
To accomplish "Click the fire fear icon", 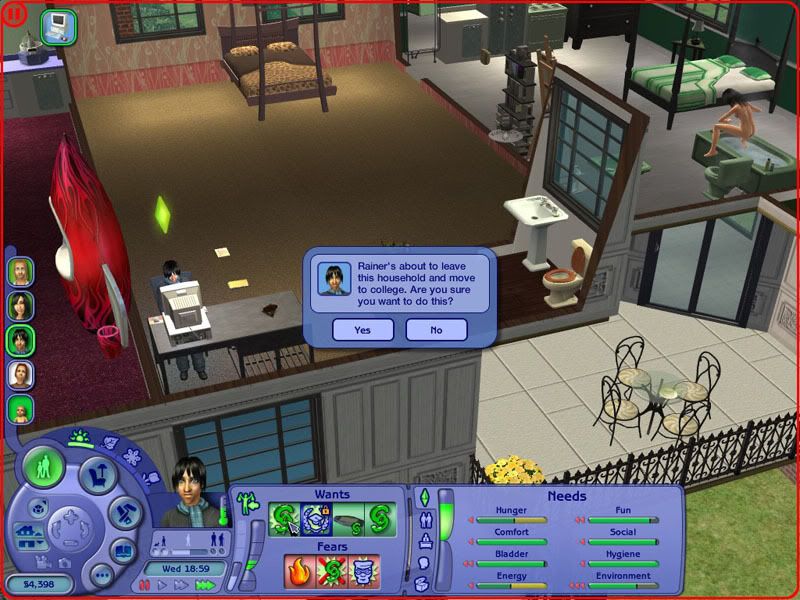I will (300, 571).
